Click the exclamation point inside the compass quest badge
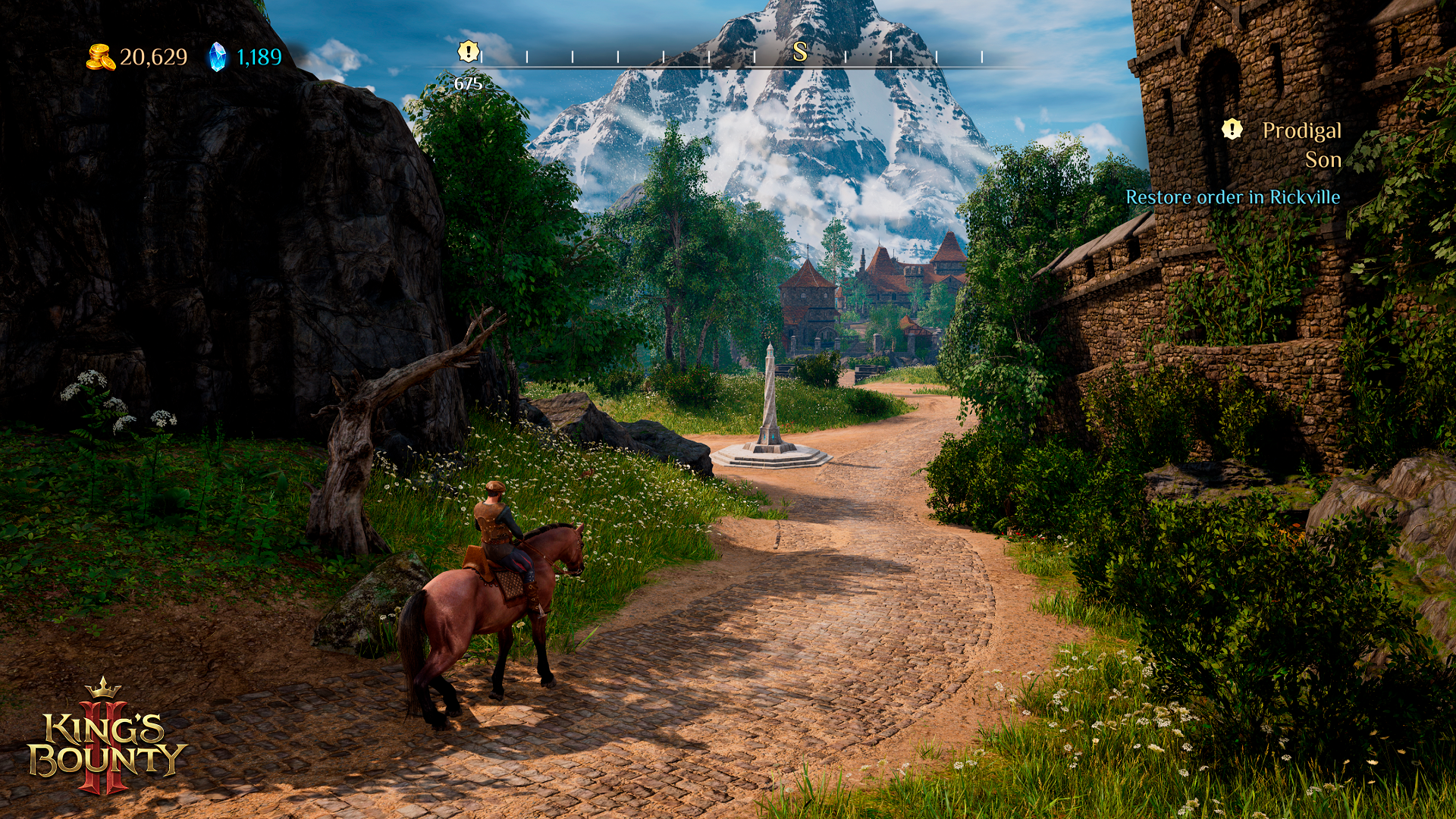This screenshot has width=1456, height=819. [468, 52]
